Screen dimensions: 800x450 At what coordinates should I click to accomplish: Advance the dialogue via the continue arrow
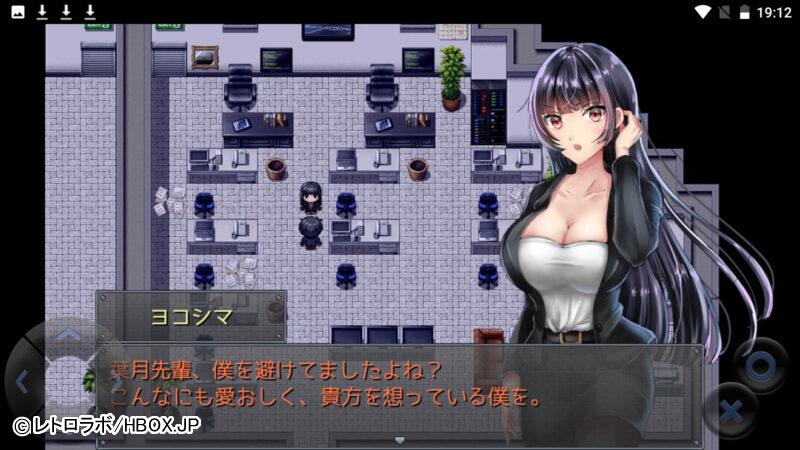400,439
